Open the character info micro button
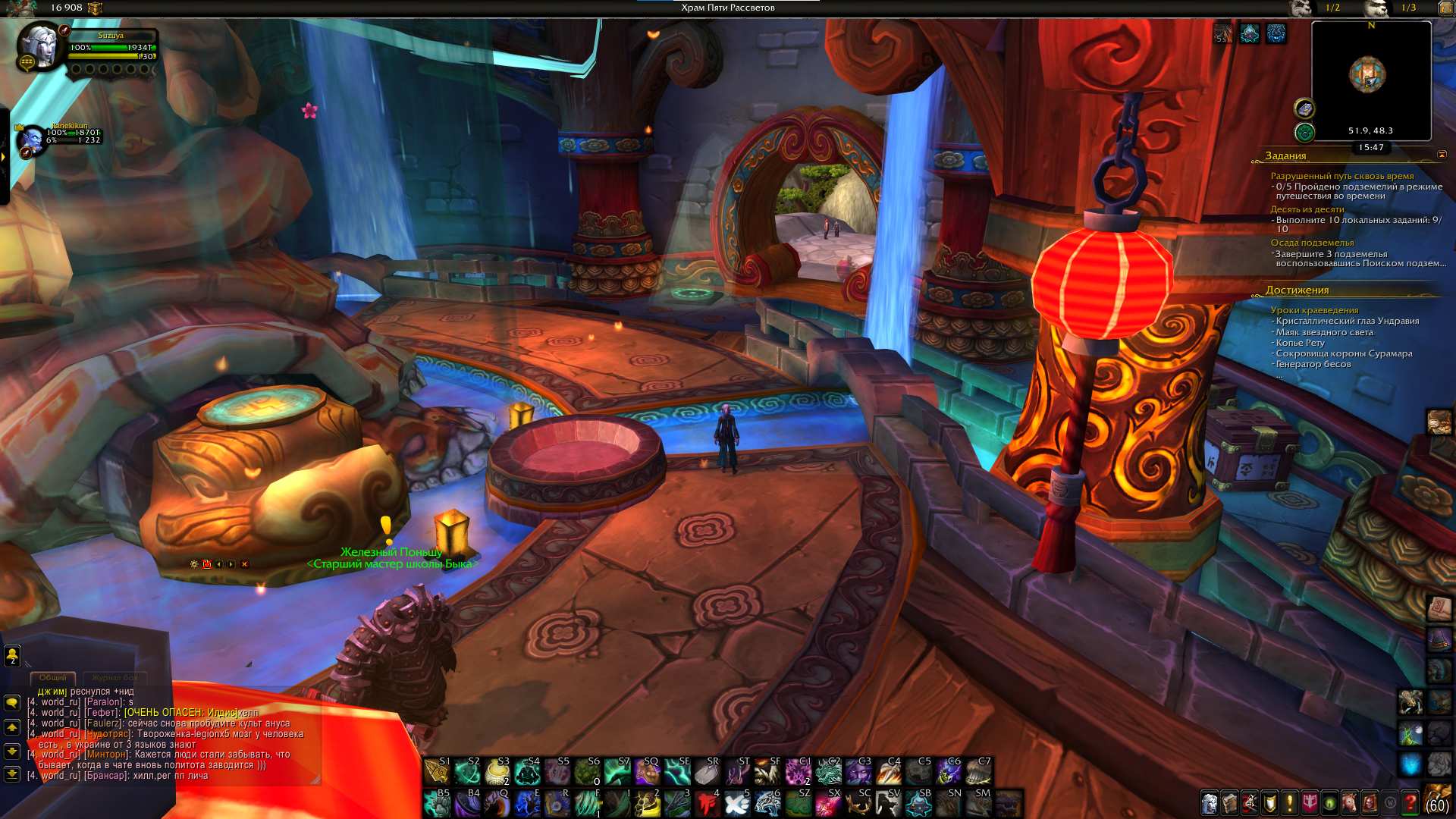 point(1210,802)
